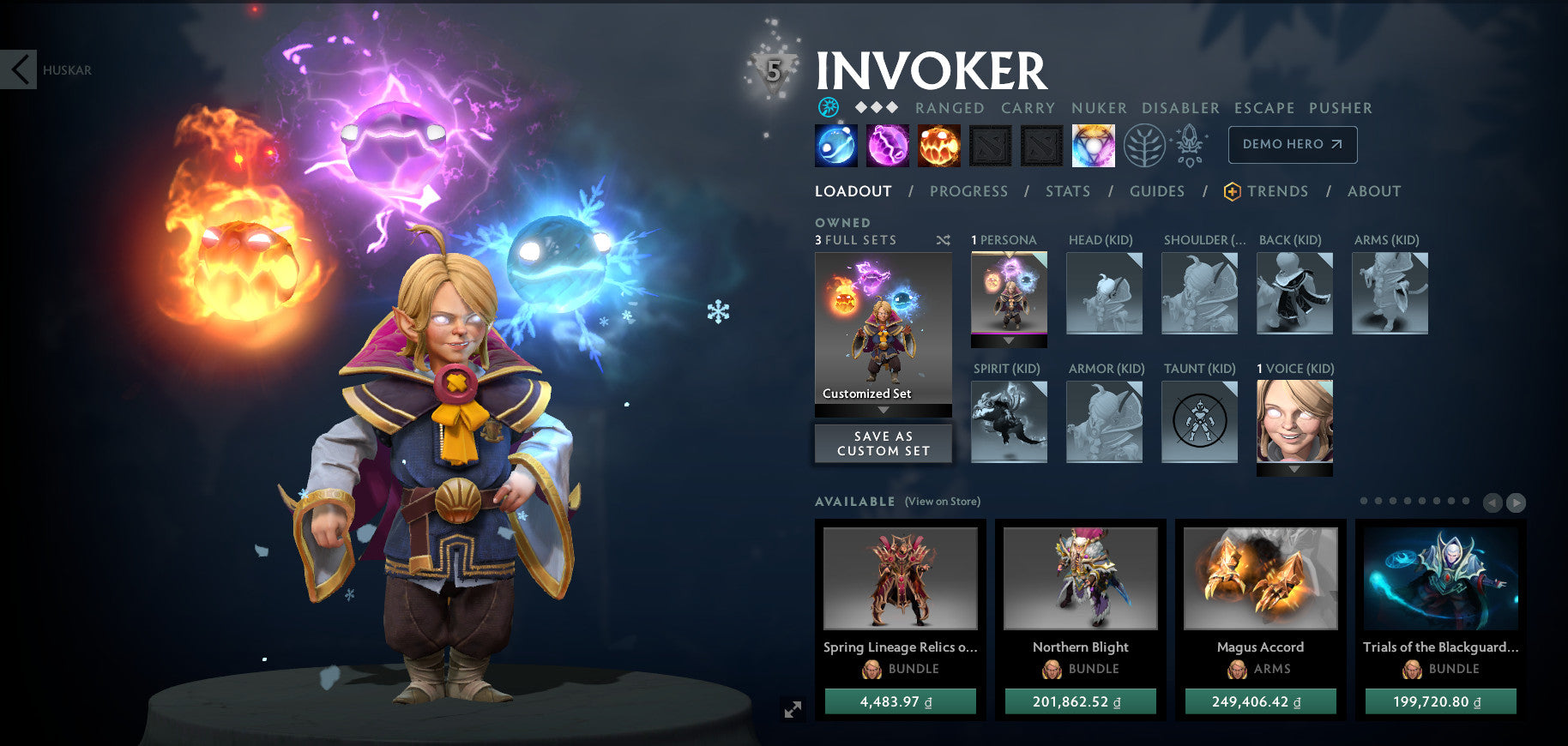The width and height of the screenshot is (1568, 746).
Task: Open the Customized Set dropdown arrow
Action: click(884, 411)
